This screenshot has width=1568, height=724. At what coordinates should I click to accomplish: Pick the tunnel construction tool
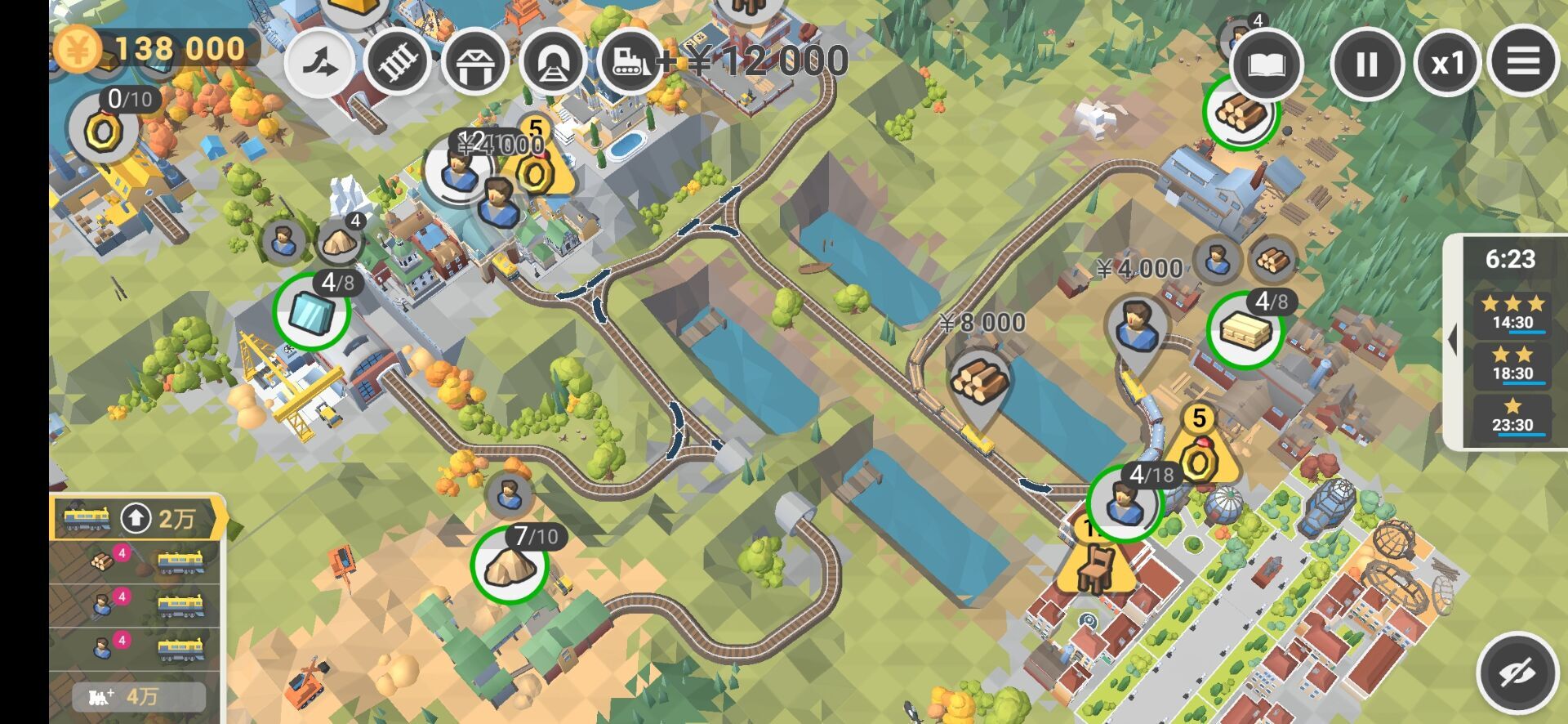point(553,63)
